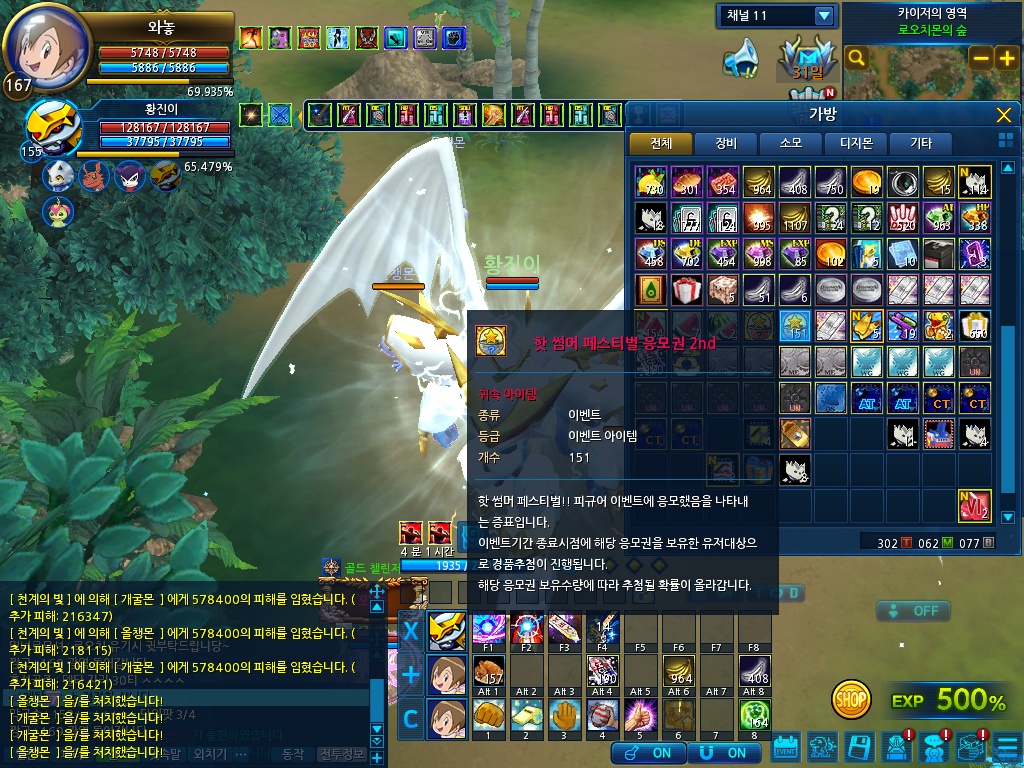1024x768 pixels.
Task: Select the blue star ticket with 151 count
Action: click(796, 326)
